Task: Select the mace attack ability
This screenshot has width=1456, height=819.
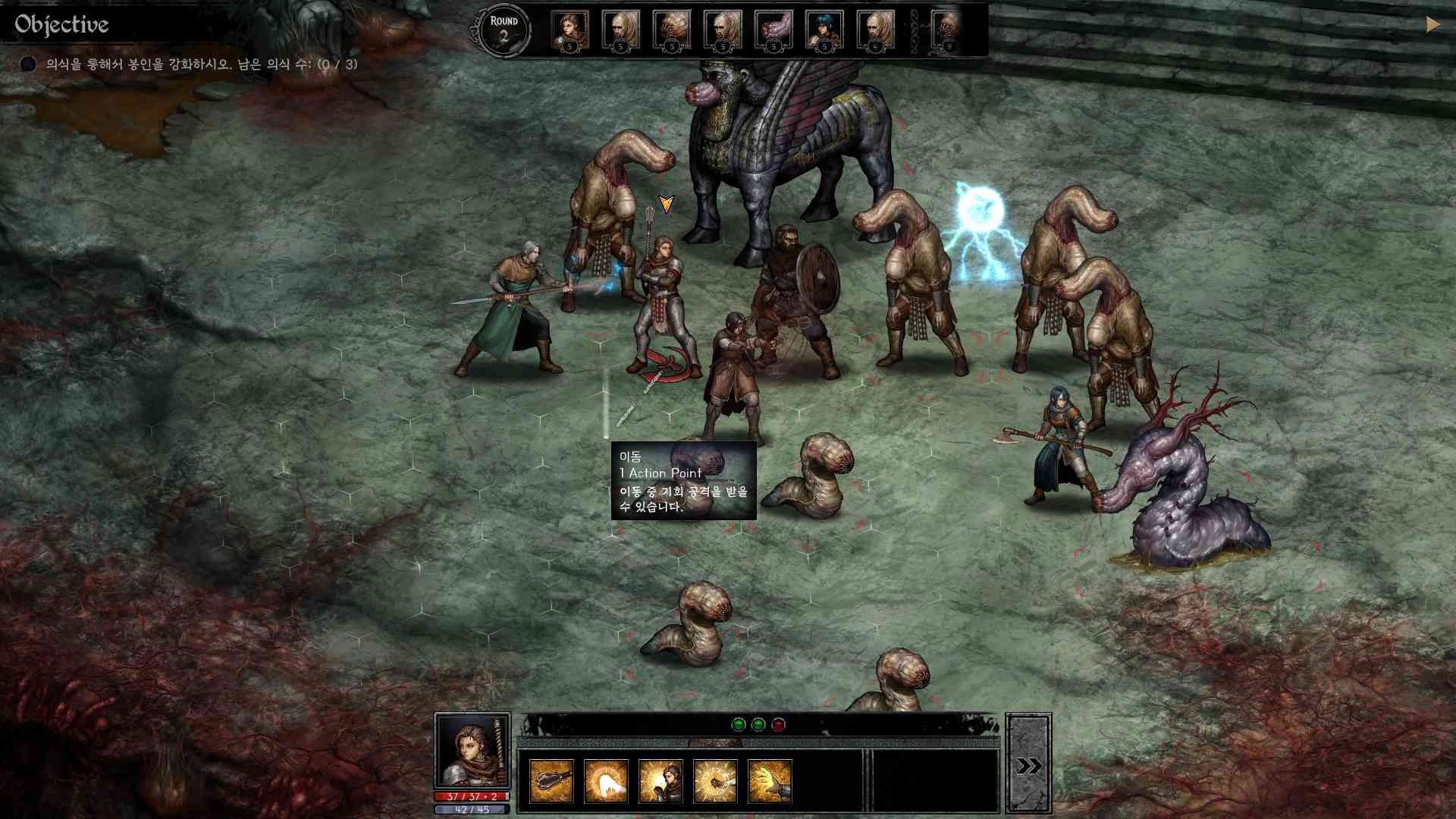Action: pos(551,780)
